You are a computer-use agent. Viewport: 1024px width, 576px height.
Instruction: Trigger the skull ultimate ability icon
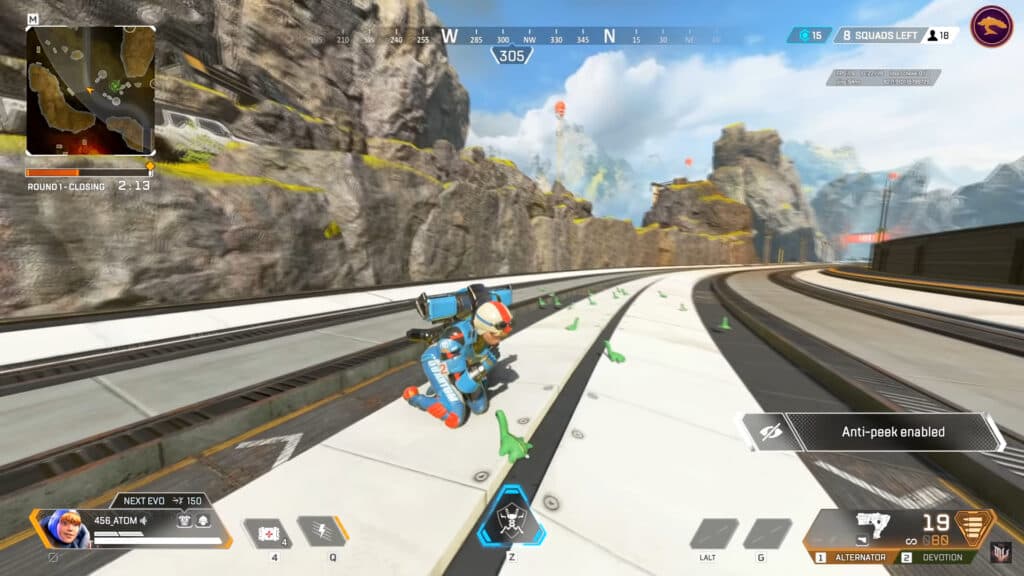(512, 518)
